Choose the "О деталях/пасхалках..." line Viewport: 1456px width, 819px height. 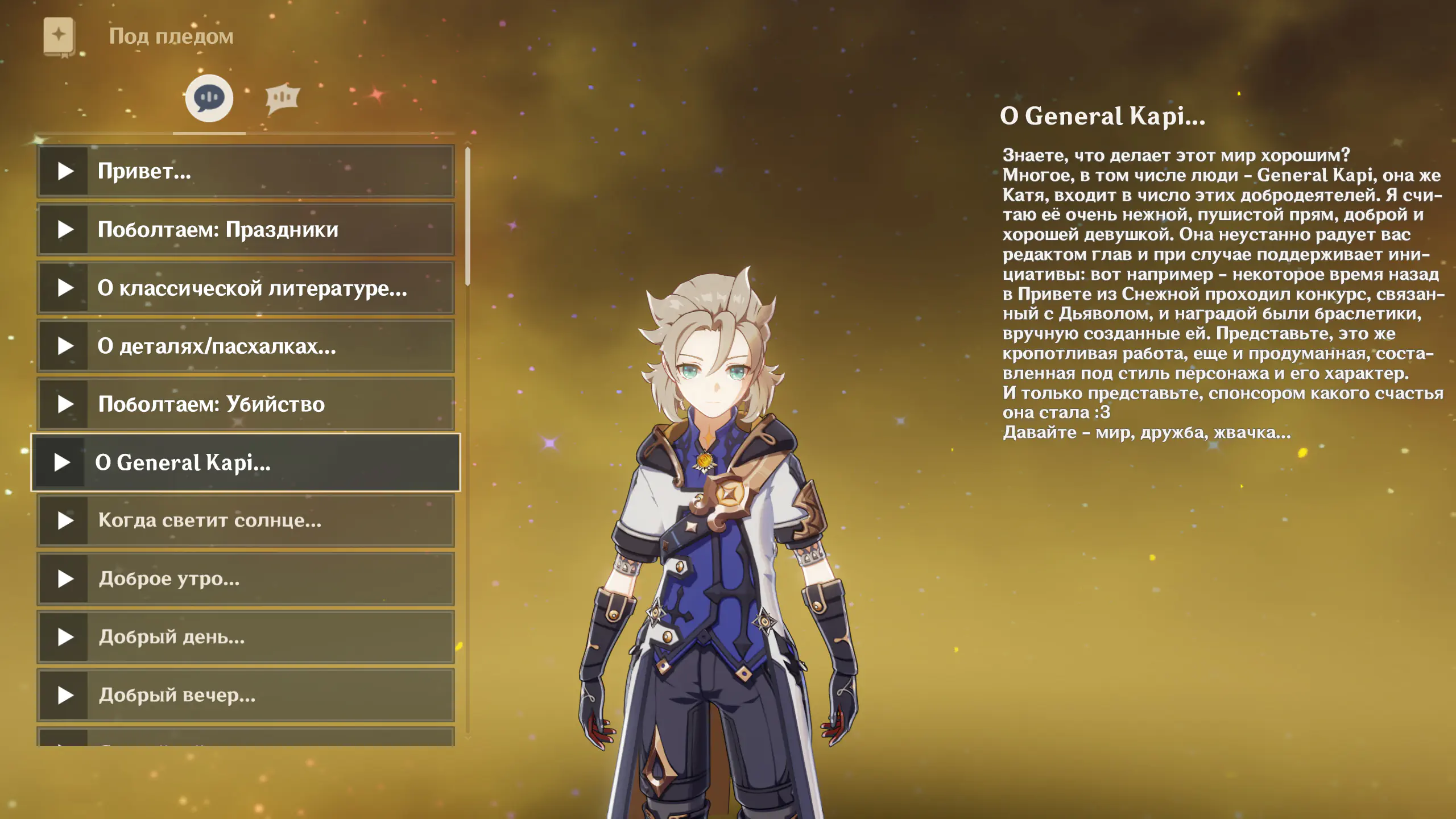tap(246, 346)
